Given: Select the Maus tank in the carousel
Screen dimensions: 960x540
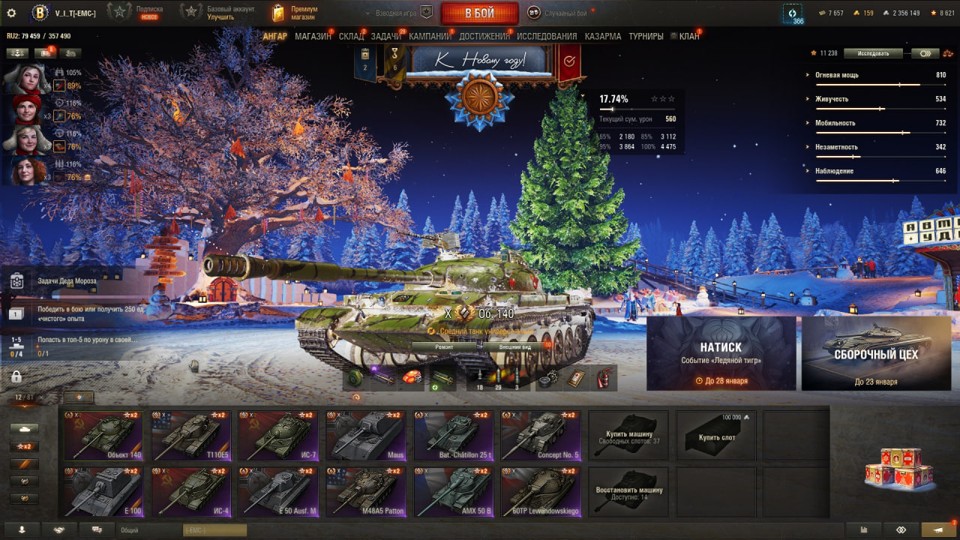Looking at the screenshot, I should [365, 434].
